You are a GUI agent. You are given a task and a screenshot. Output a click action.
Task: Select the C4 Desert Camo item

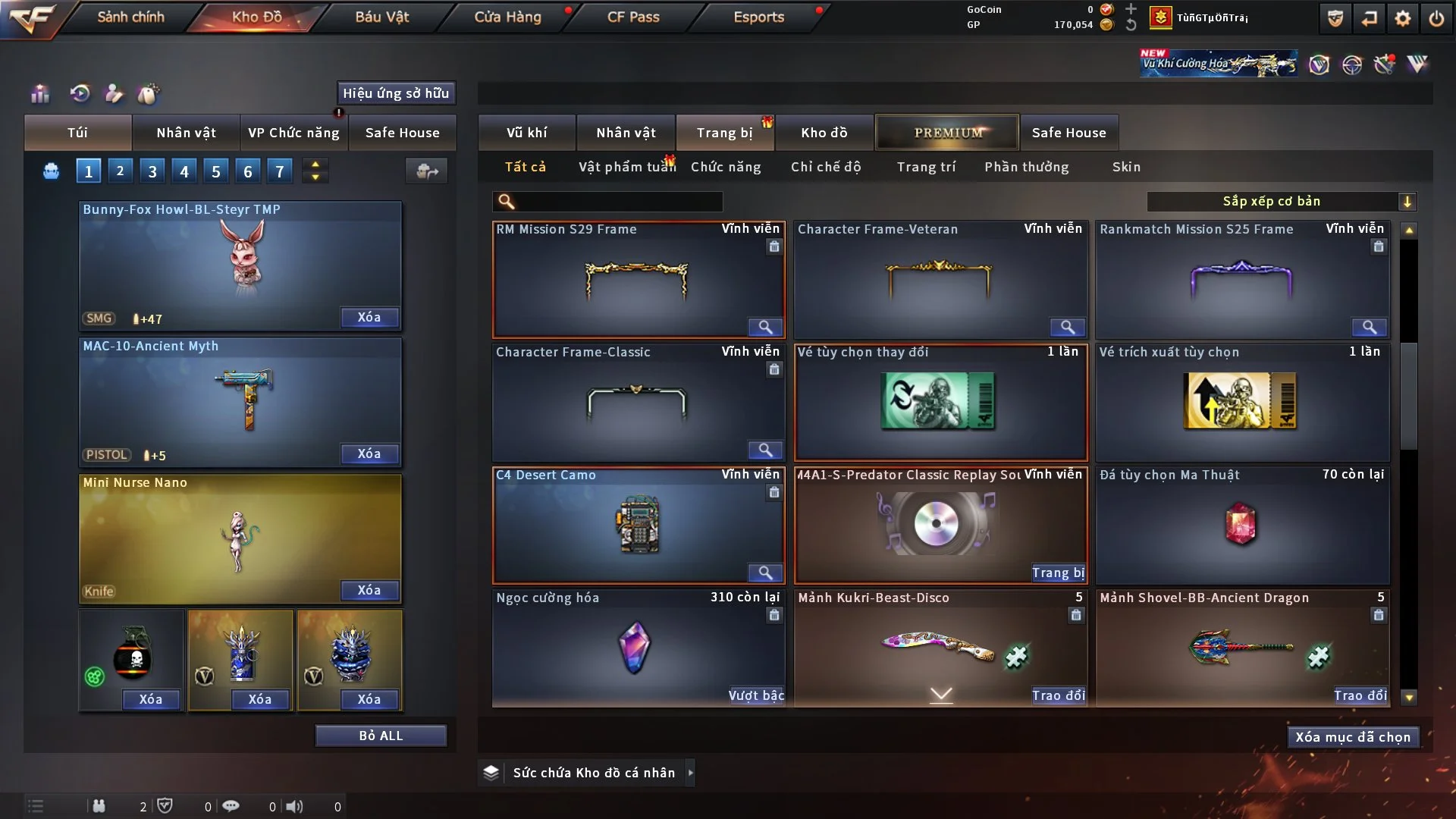637,526
